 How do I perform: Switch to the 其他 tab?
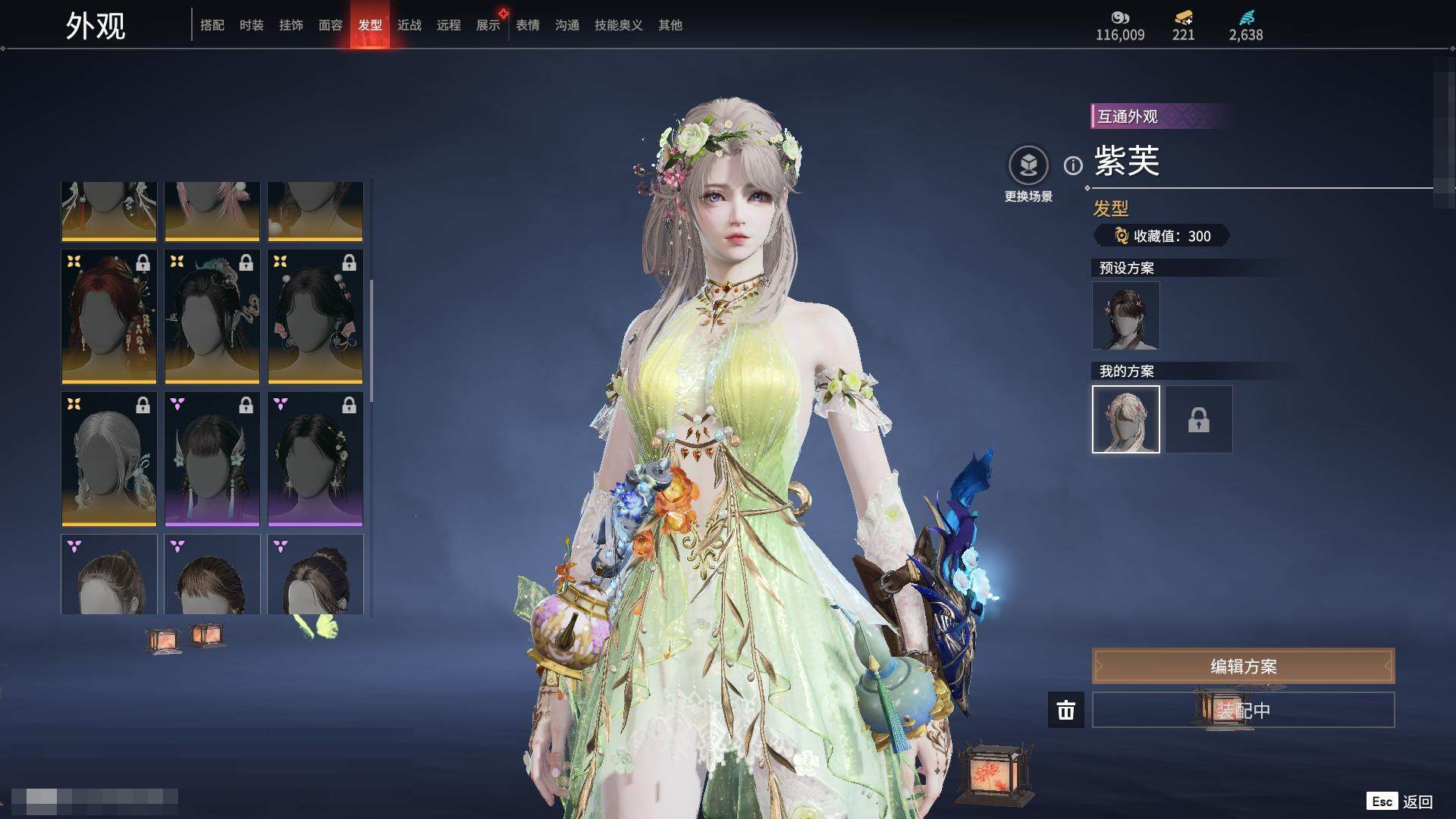click(x=670, y=25)
